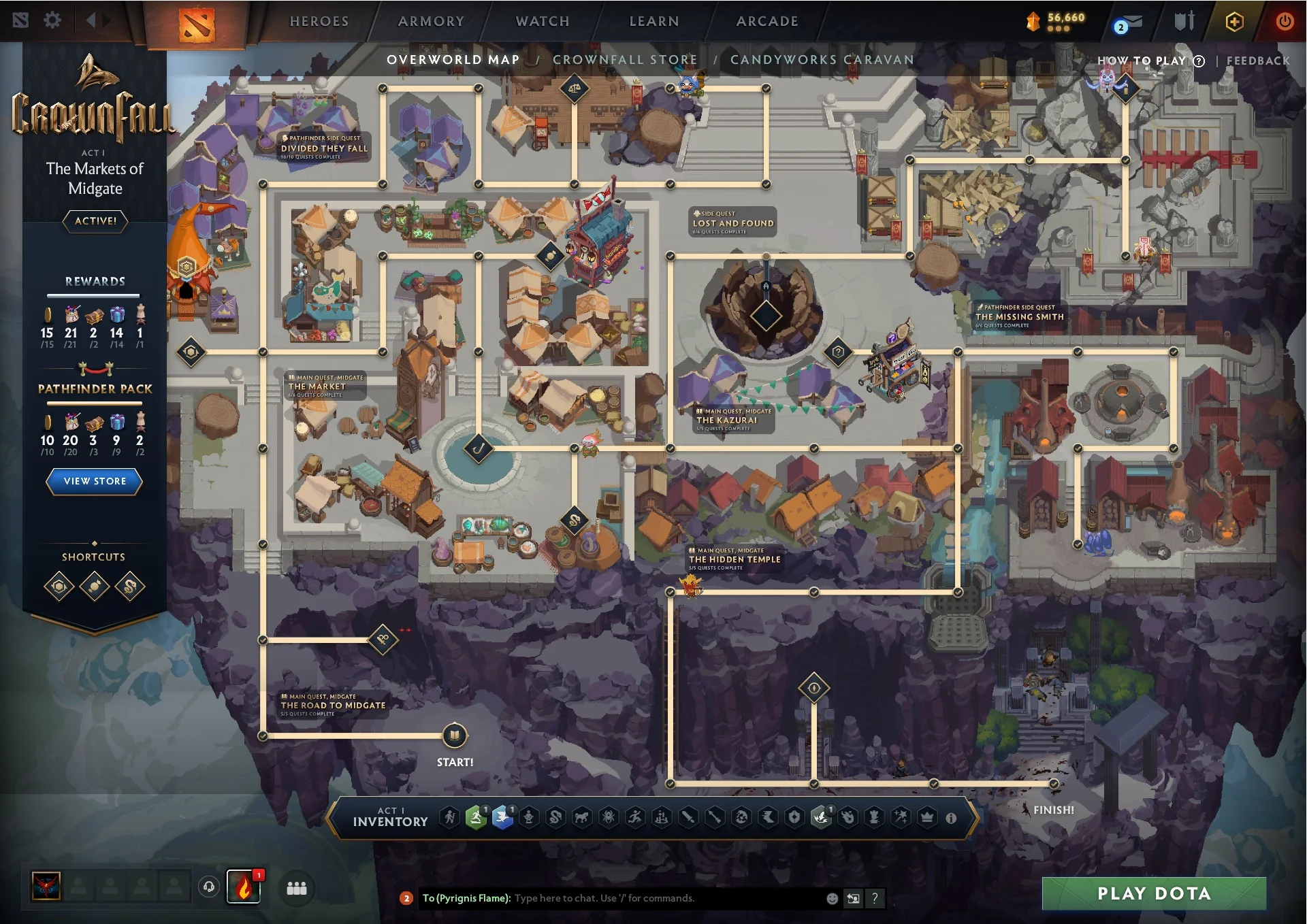The image size is (1307, 924).
Task: Open the settings gear at the top left
Action: tap(52, 20)
